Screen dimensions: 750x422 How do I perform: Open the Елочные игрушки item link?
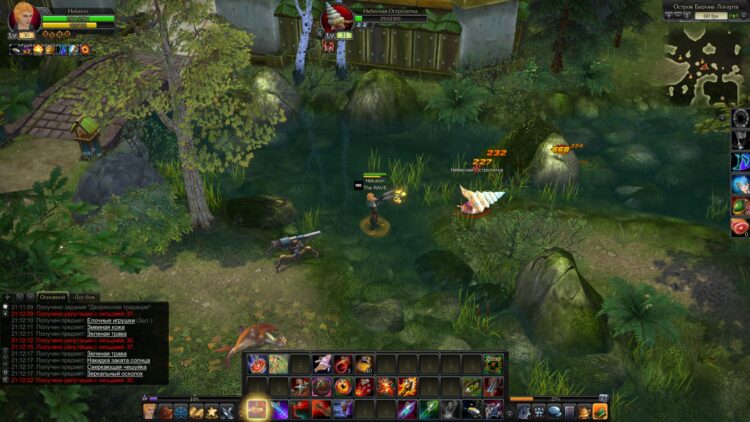click(x=110, y=320)
